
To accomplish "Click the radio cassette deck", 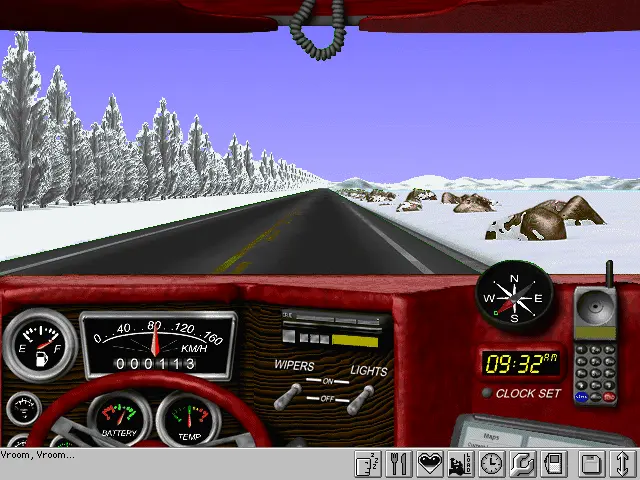I will coord(335,328).
